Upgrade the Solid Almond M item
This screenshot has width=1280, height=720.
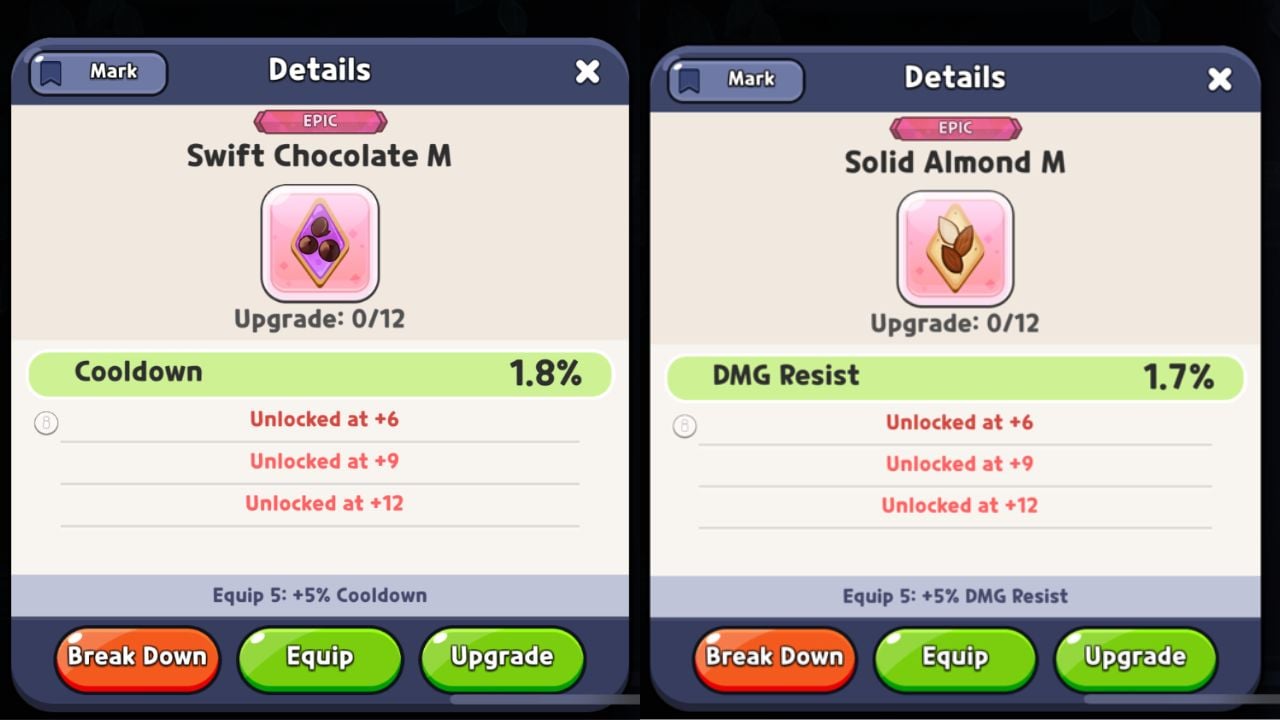(1135, 658)
